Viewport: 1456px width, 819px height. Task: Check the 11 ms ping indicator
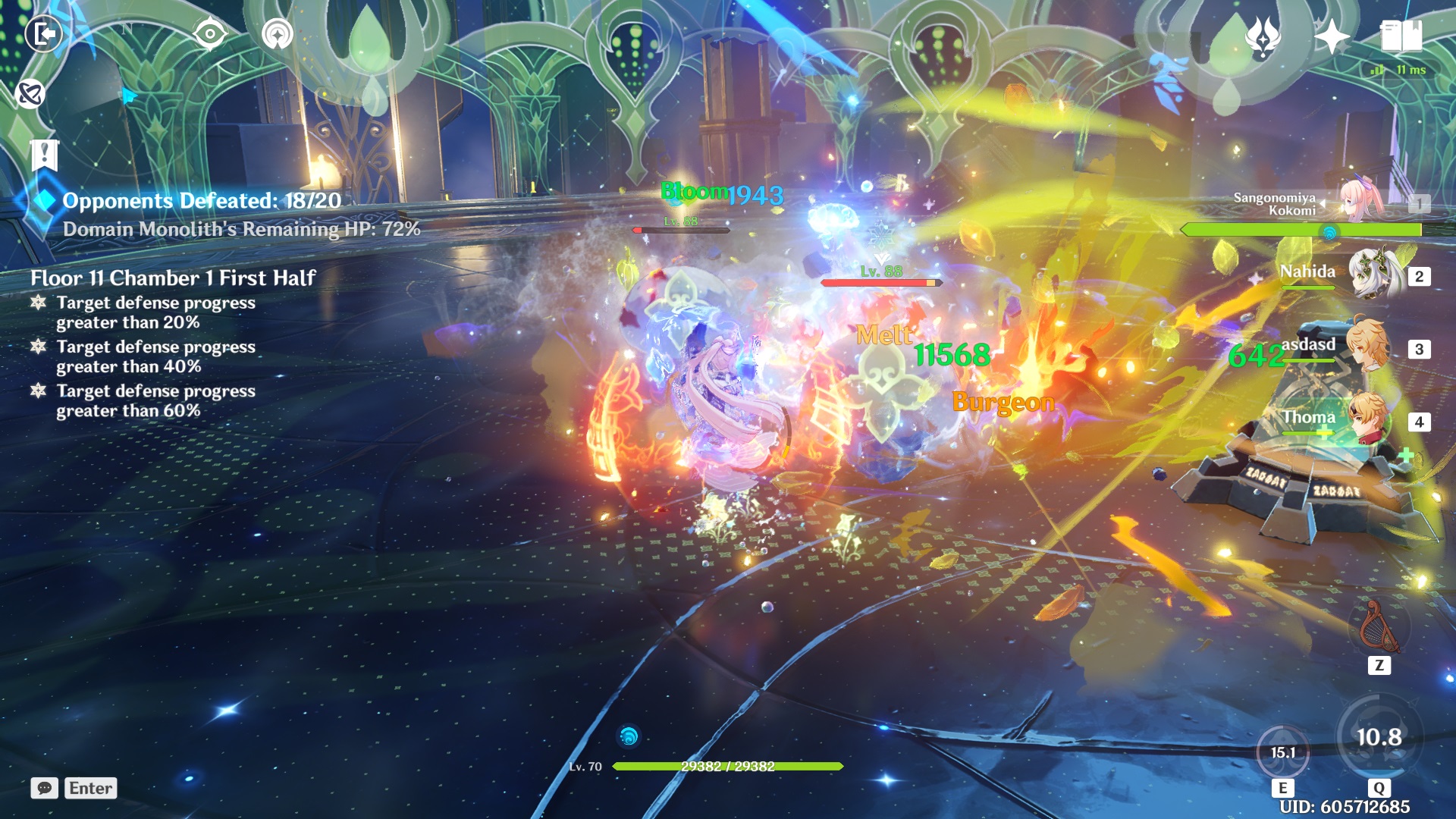[x=1398, y=68]
